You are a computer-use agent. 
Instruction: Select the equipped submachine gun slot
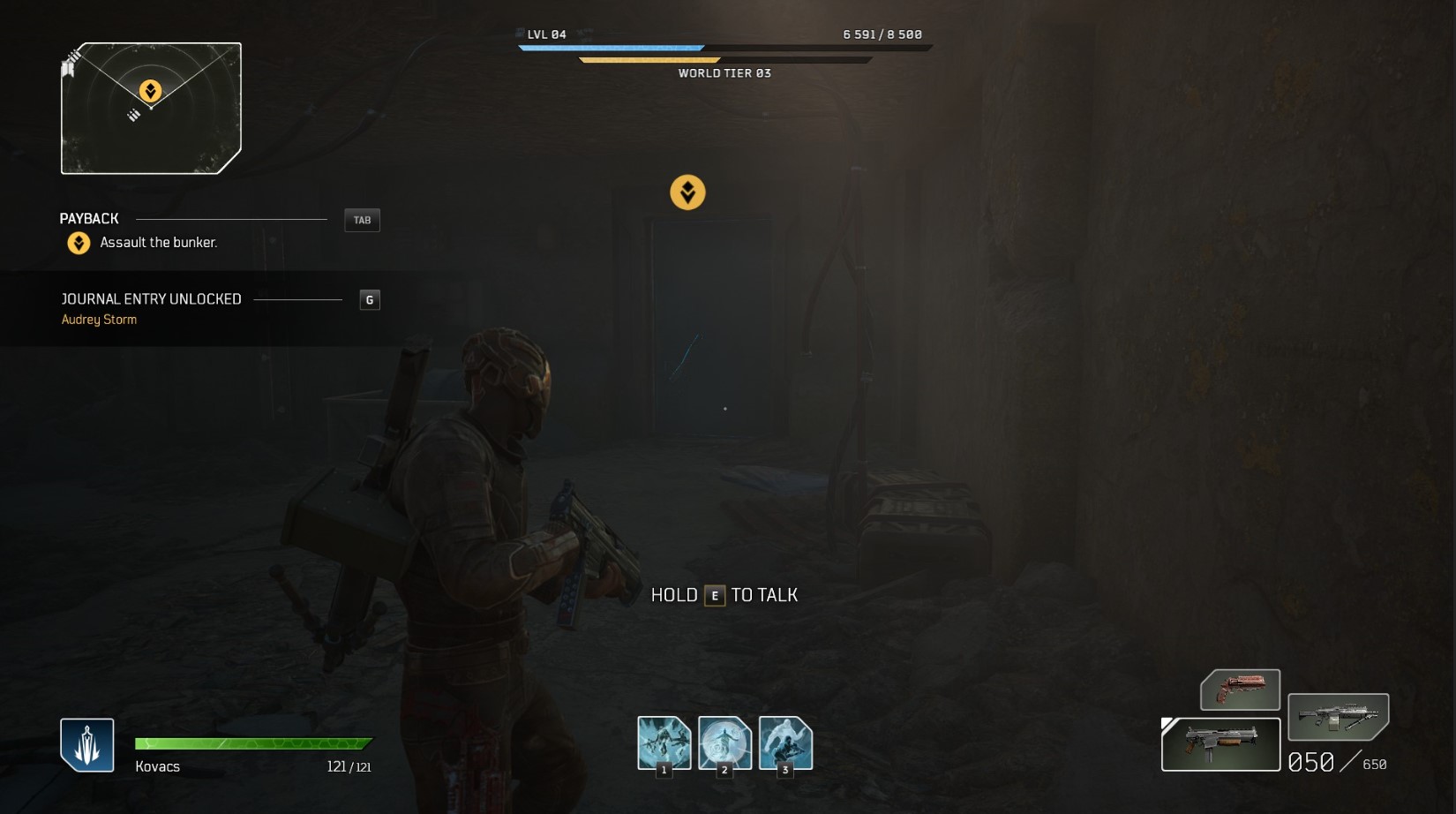(x=1220, y=744)
